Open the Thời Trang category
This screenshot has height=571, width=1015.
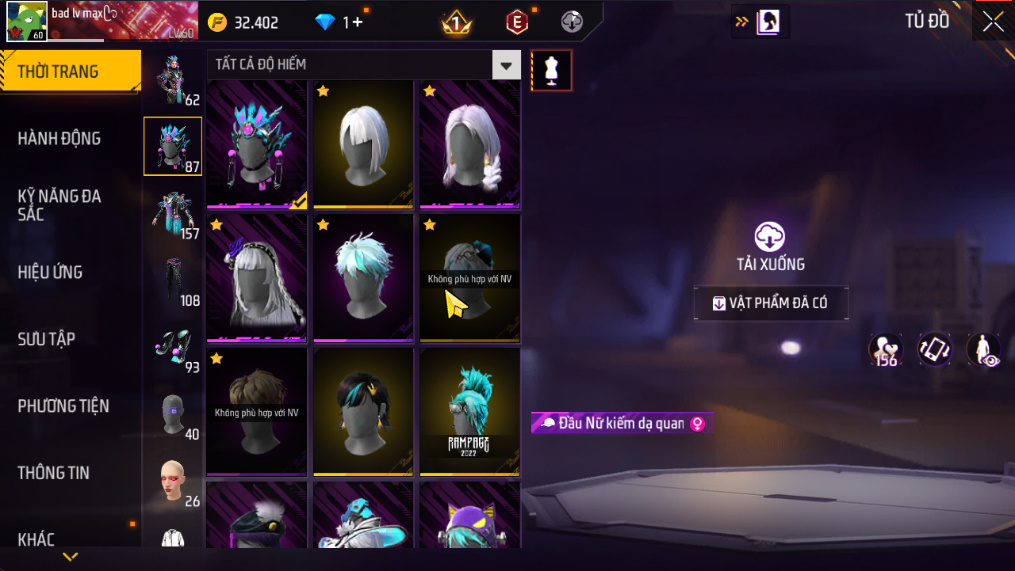(68, 71)
